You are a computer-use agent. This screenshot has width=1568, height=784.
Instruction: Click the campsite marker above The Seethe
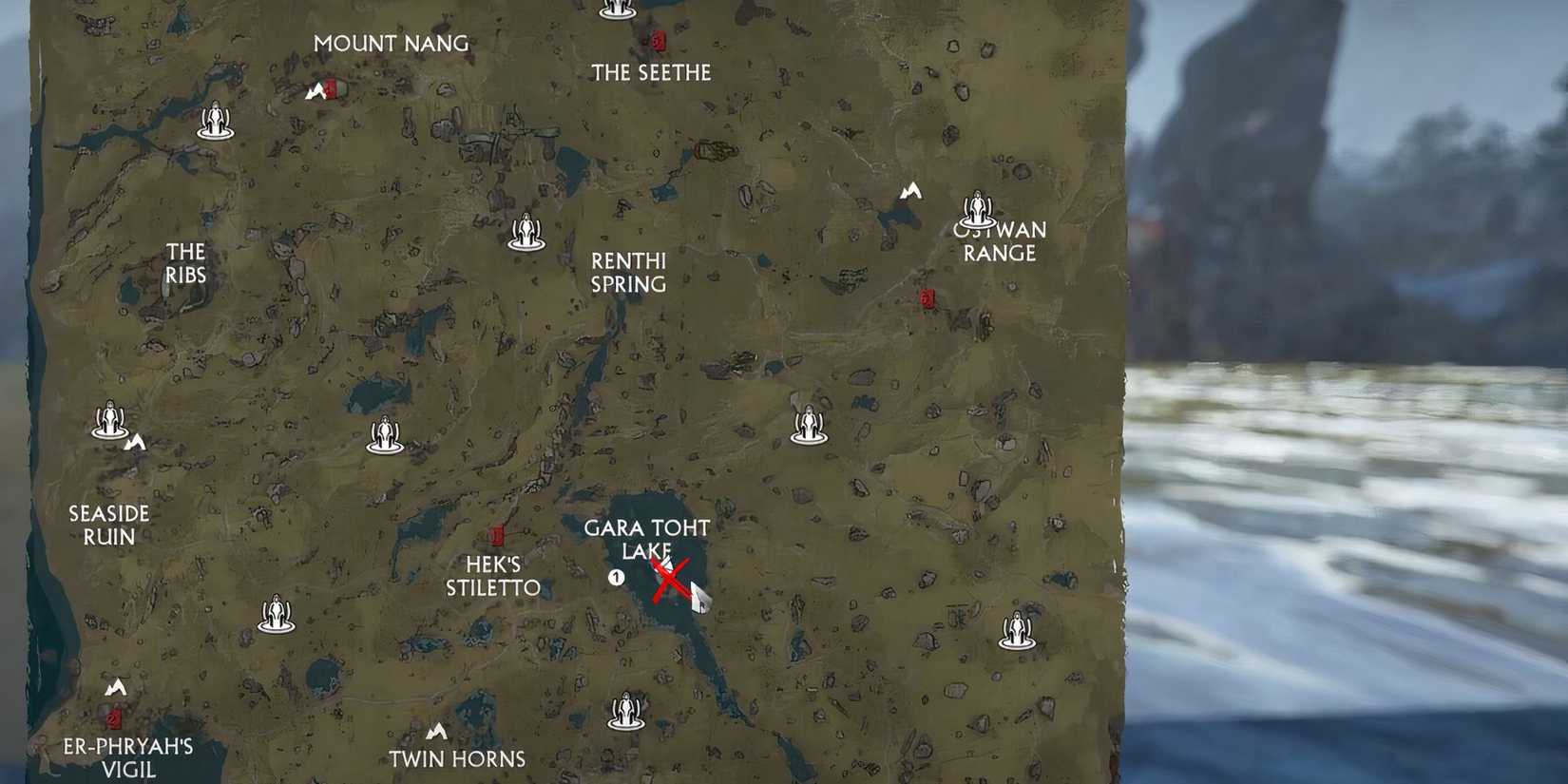click(619, 8)
